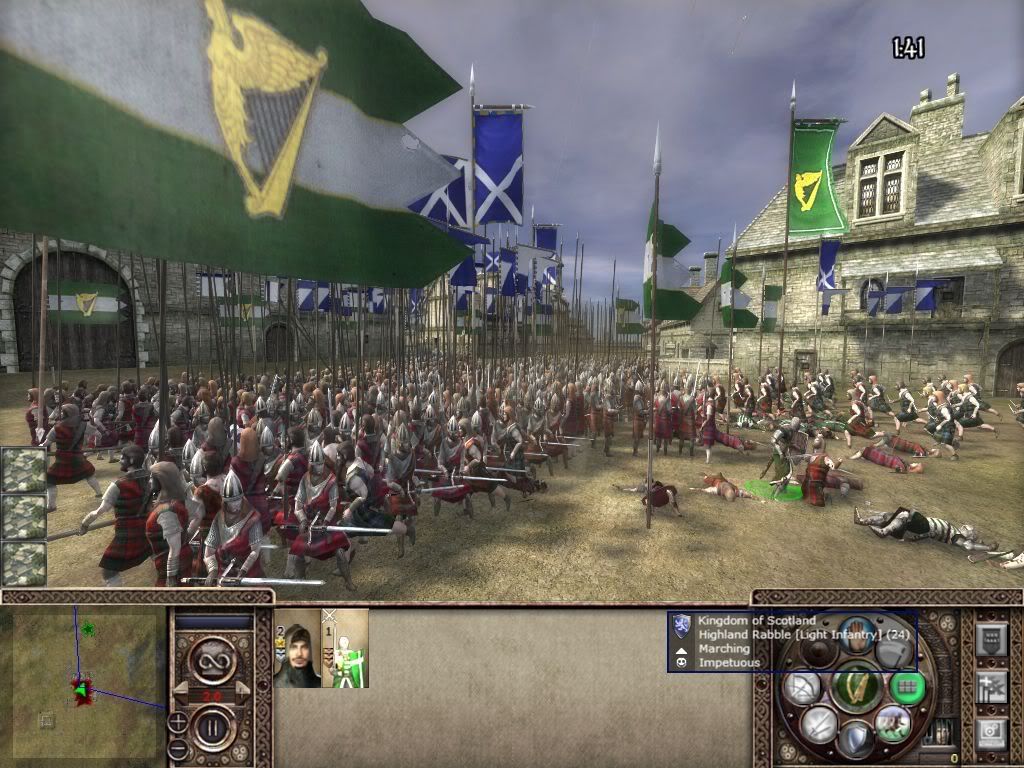Click the infinity symbol button
This screenshot has width=1024, height=768.
pyautogui.click(x=213, y=659)
